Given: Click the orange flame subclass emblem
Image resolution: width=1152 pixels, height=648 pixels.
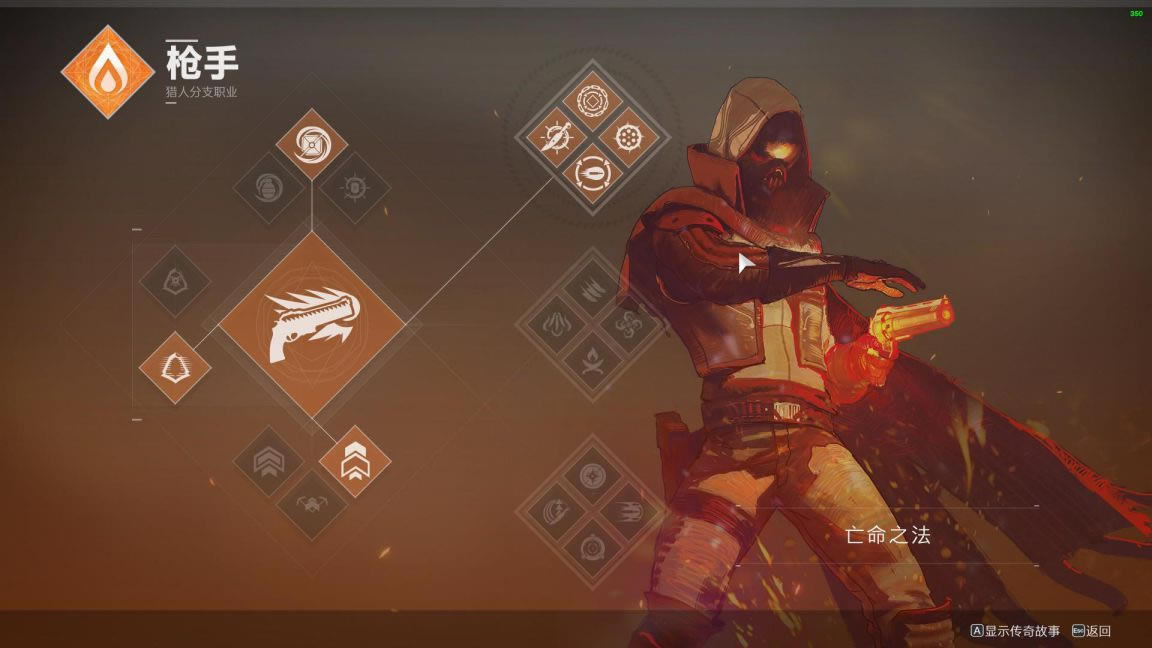Looking at the screenshot, I should (108, 72).
